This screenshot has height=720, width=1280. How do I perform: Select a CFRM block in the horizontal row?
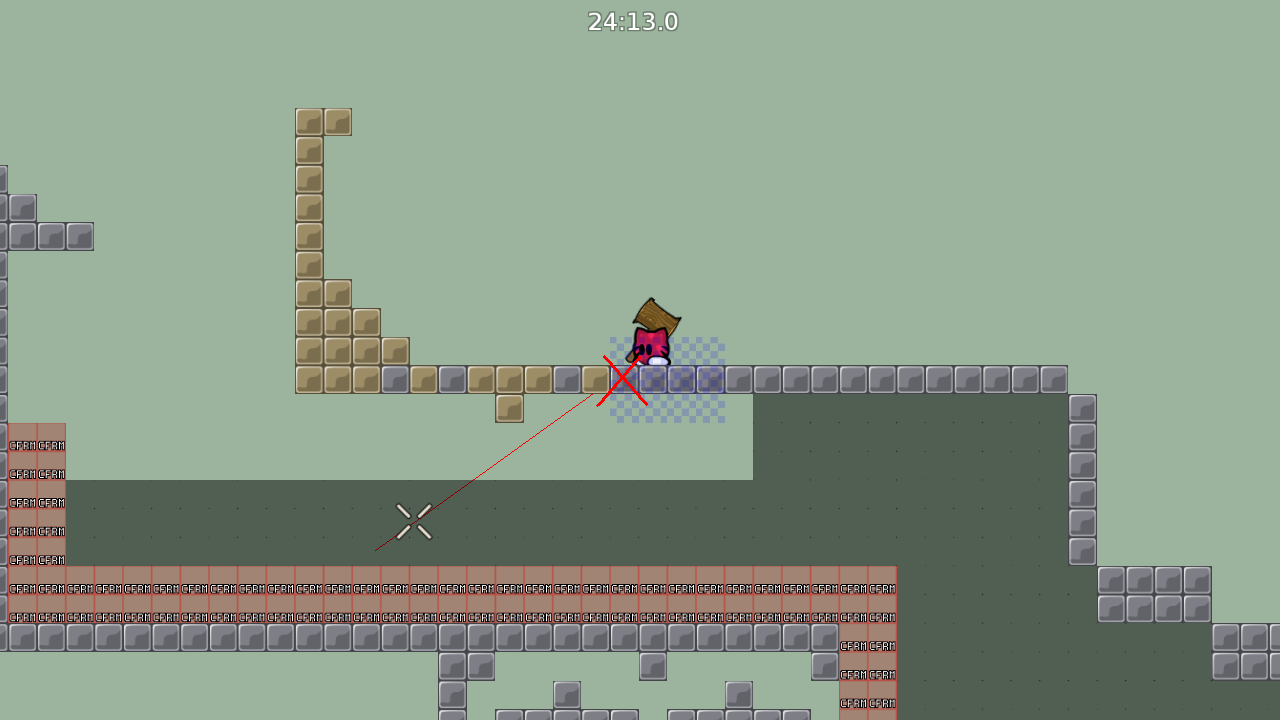point(400,588)
